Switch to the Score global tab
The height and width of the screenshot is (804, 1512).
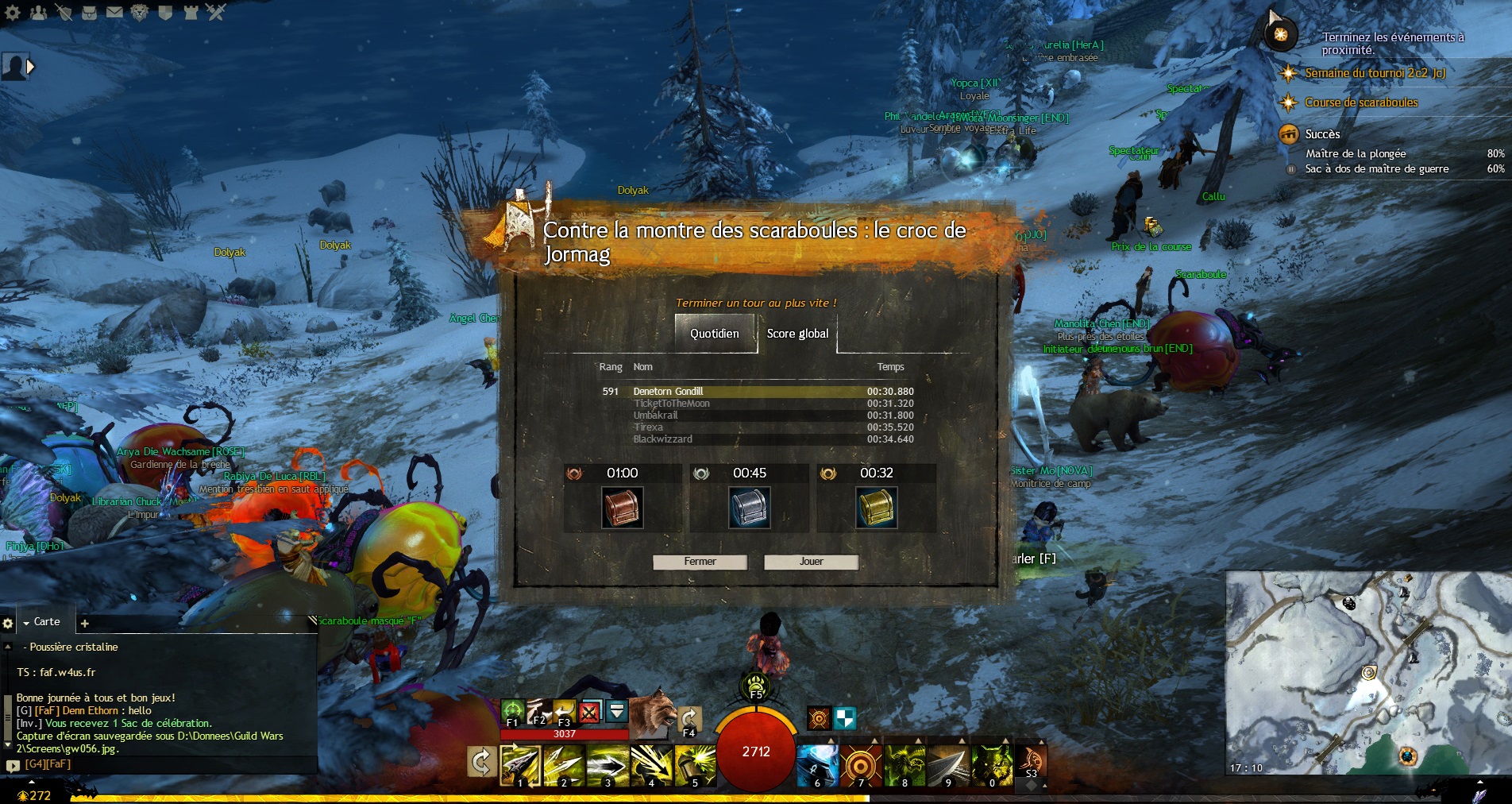tap(797, 334)
